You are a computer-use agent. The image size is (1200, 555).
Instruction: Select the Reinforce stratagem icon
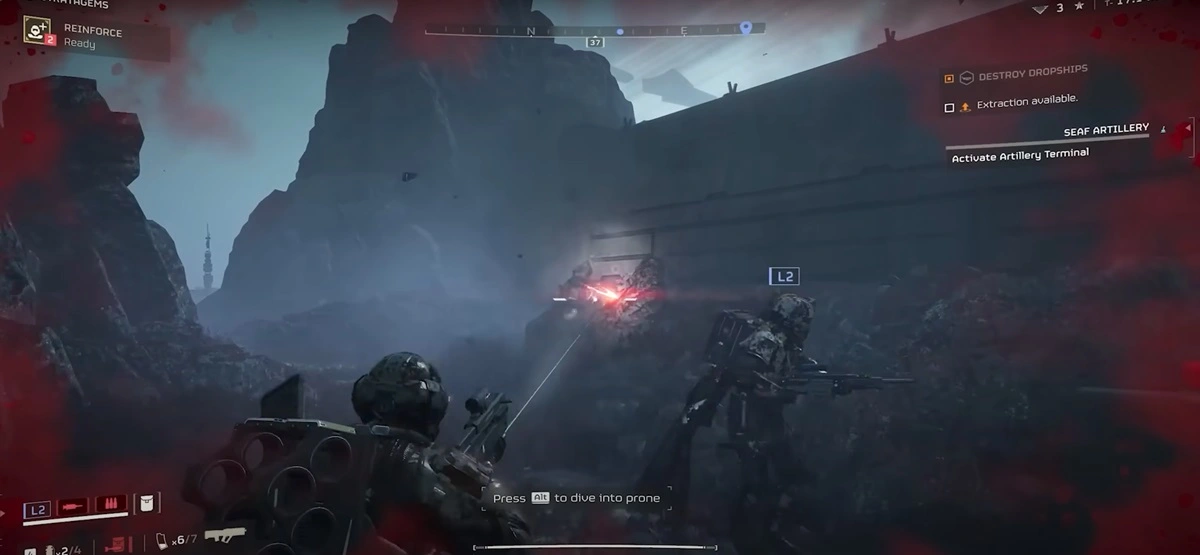click(x=38, y=31)
